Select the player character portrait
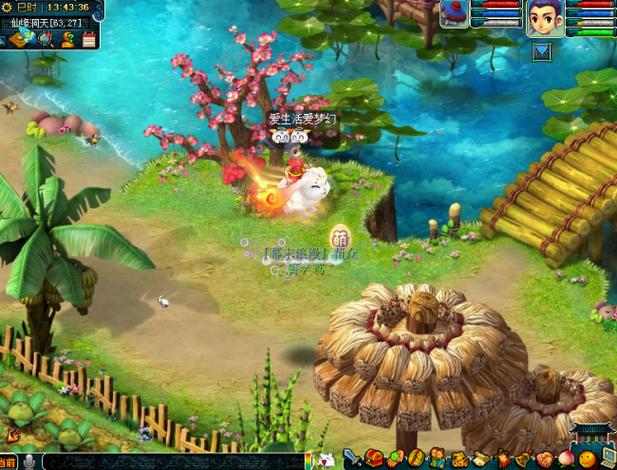Screen dimensions: 617x470 click(545, 17)
